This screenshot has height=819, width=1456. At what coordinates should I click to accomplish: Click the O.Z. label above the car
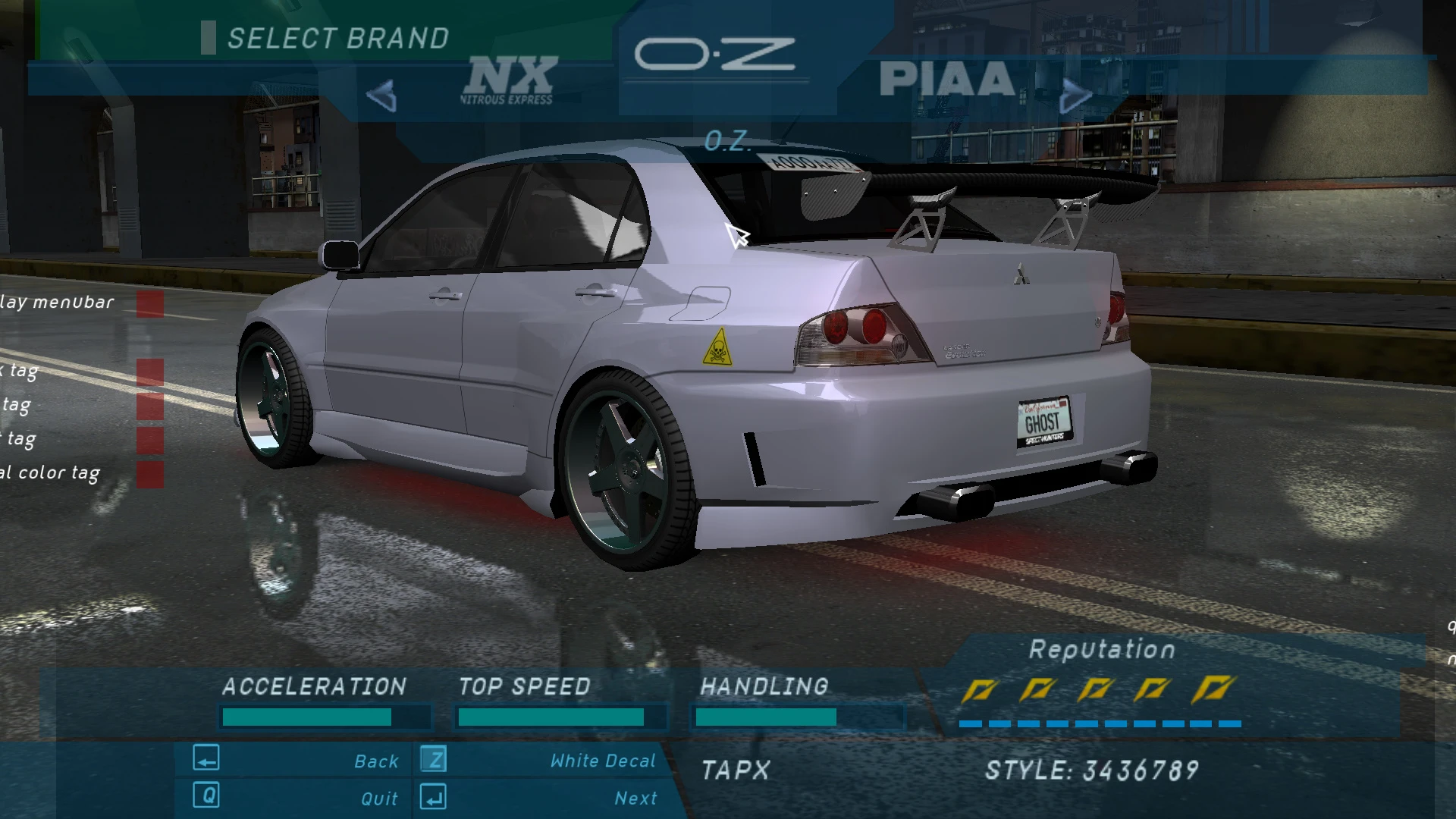click(726, 141)
